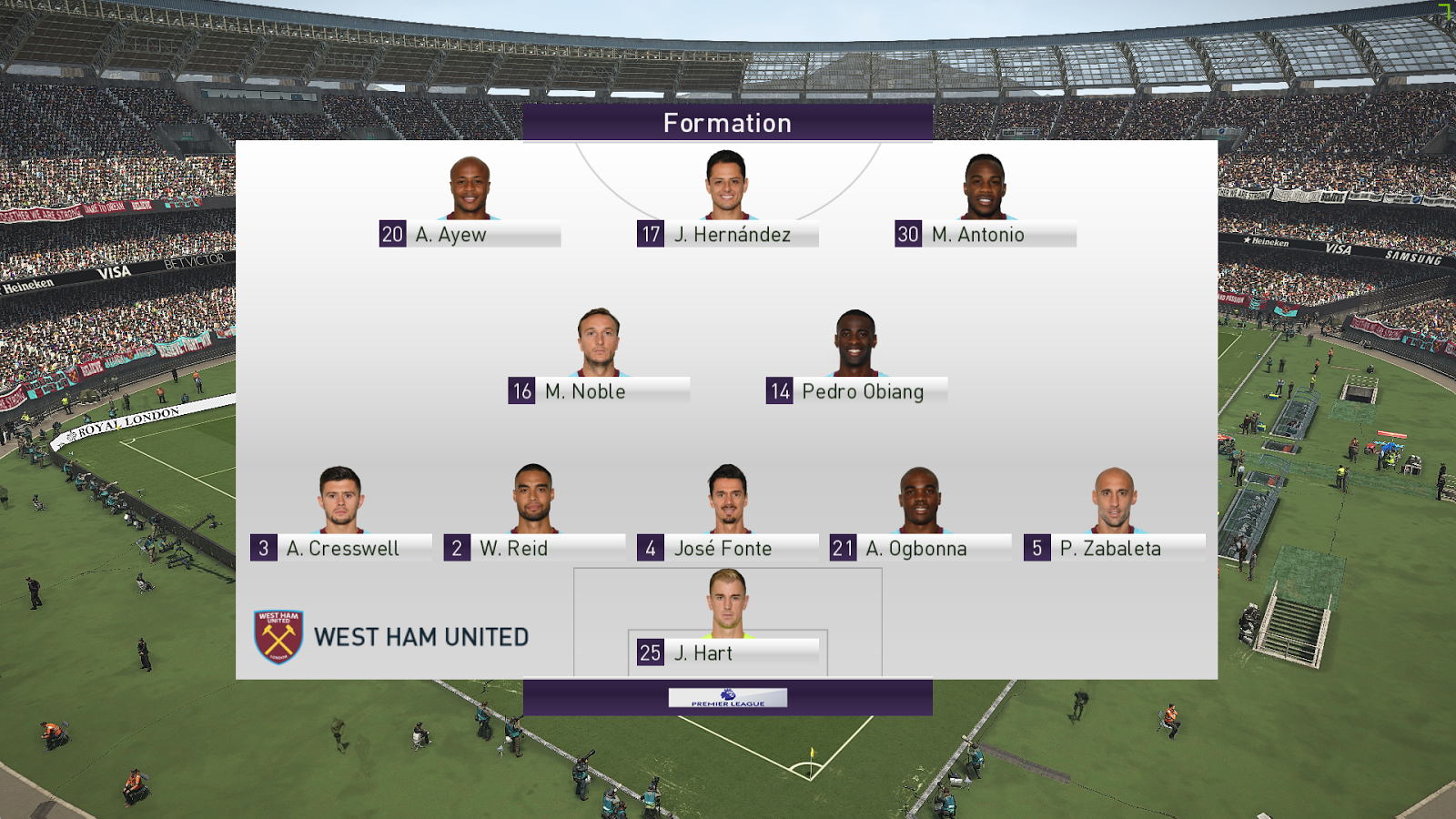Pick Pedro Obiang in the formation
Image resolution: width=1456 pixels, height=819 pixels.
[x=856, y=391]
